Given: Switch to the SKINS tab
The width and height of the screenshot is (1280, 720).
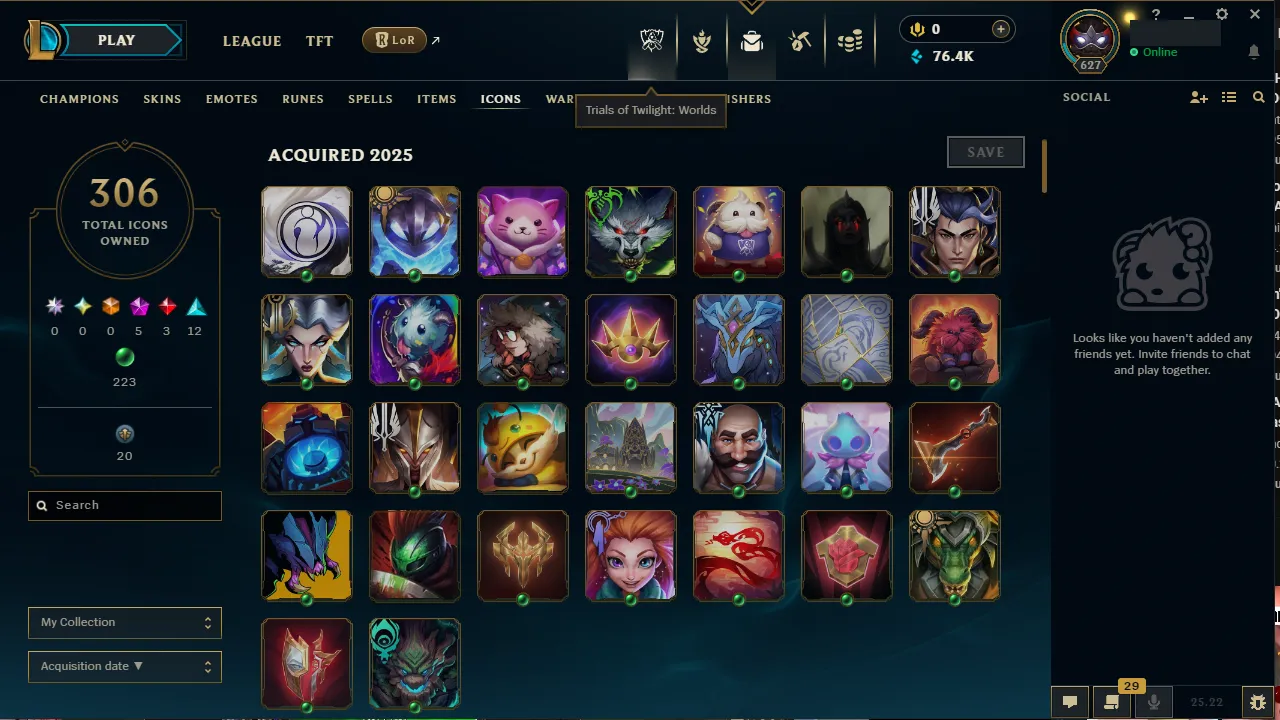Looking at the screenshot, I should point(162,98).
